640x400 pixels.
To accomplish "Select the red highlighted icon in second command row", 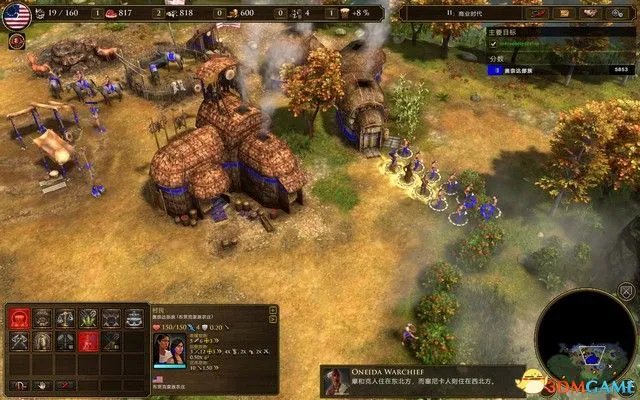I will (x=89, y=341).
